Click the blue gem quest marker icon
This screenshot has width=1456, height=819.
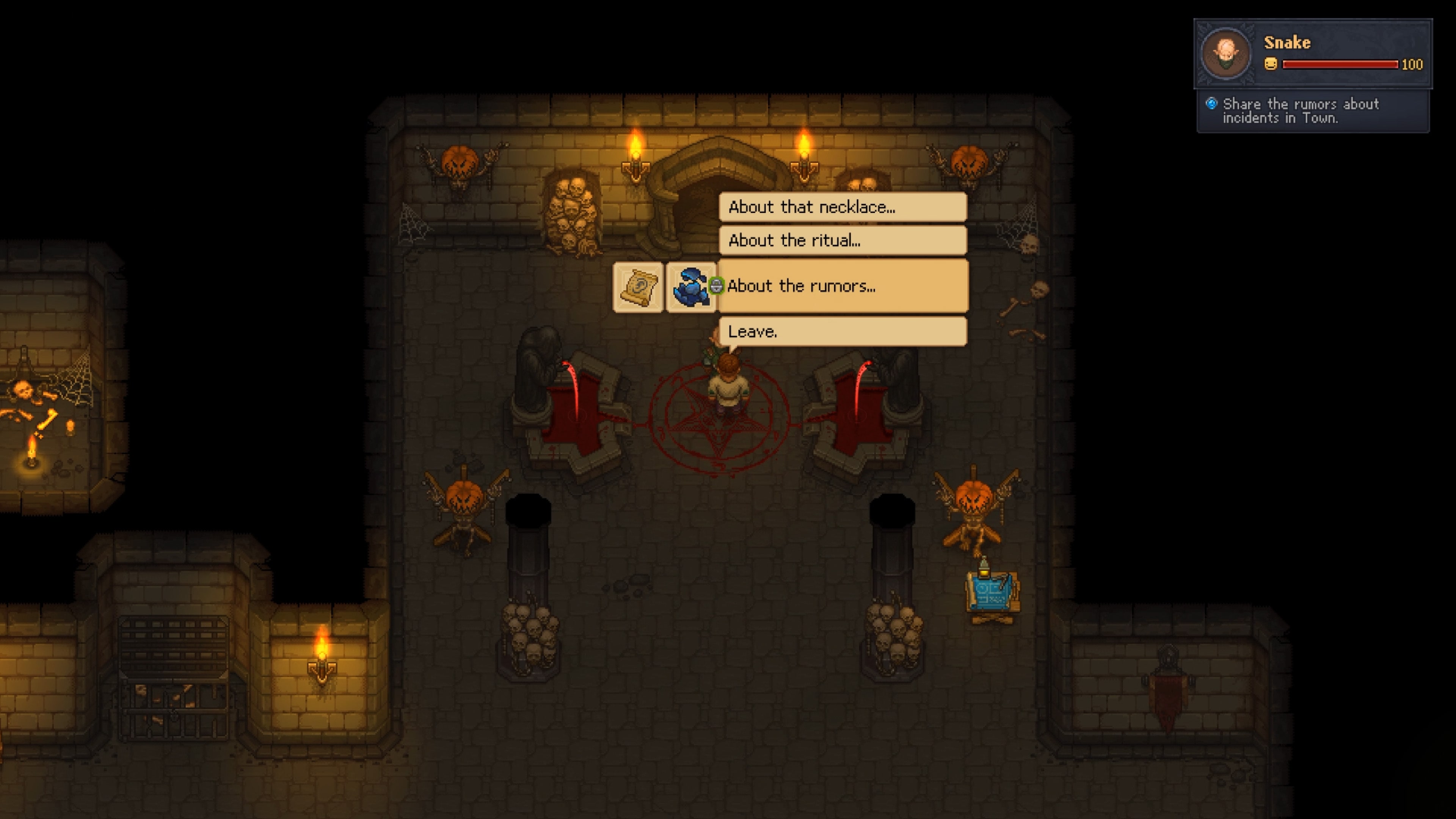[1211, 104]
